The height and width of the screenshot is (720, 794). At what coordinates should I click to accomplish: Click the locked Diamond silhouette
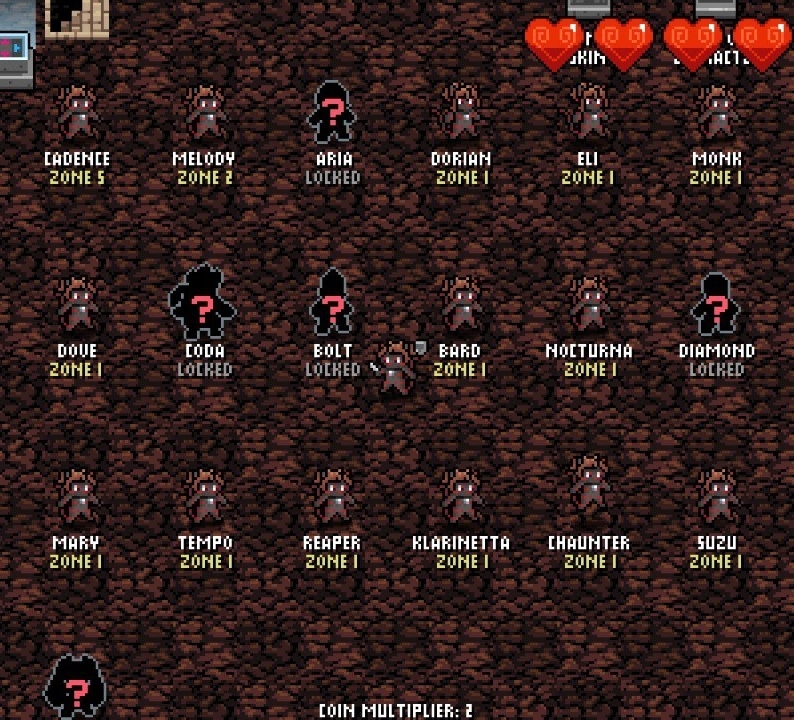(716, 303)
